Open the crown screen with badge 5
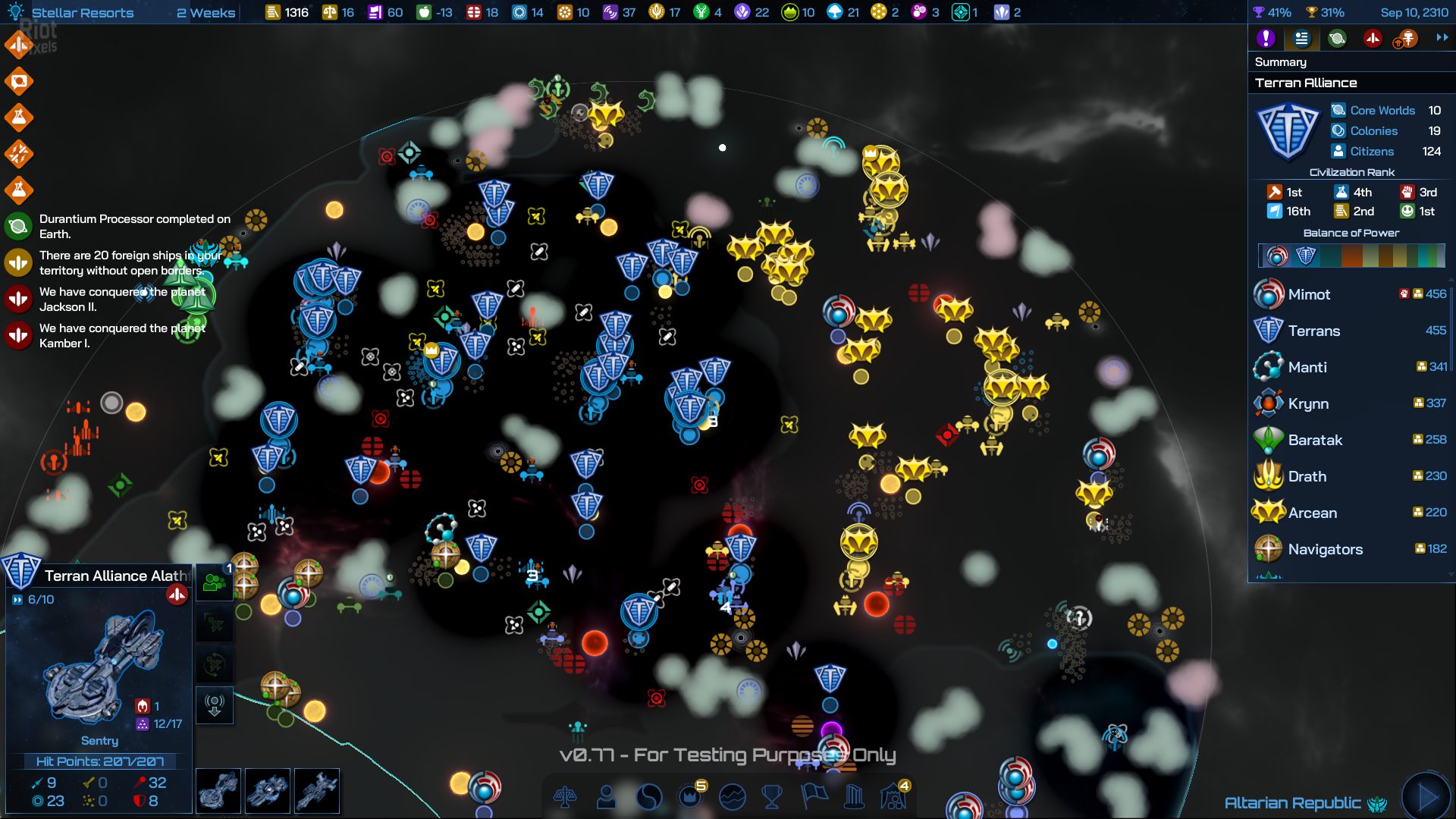1456x819 pixels. tap(690, 795)
